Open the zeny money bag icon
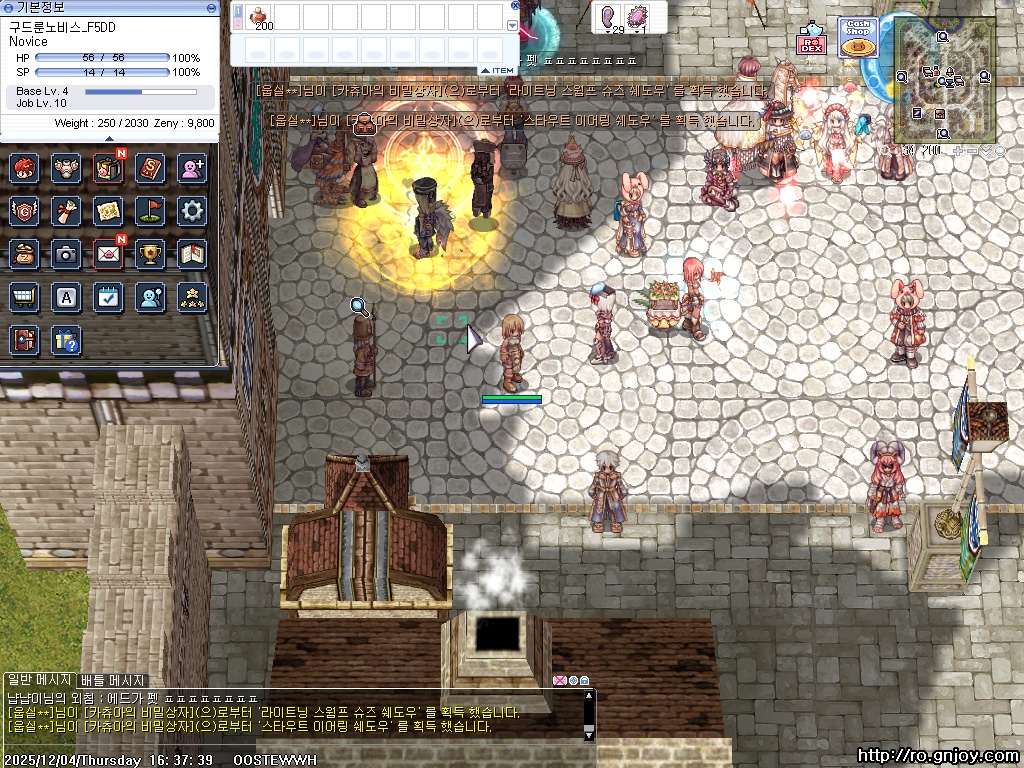 pos(24,254)
